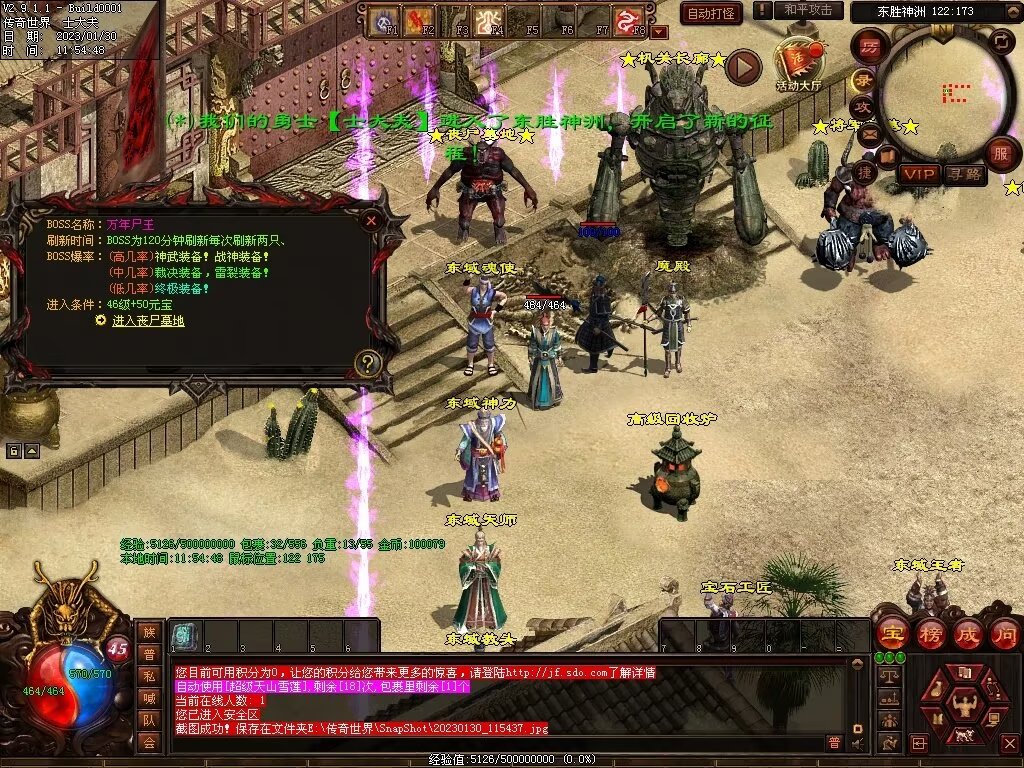
Task: Close the BOSS info panel
Action: pyautogui.click(x=371, y=220)
